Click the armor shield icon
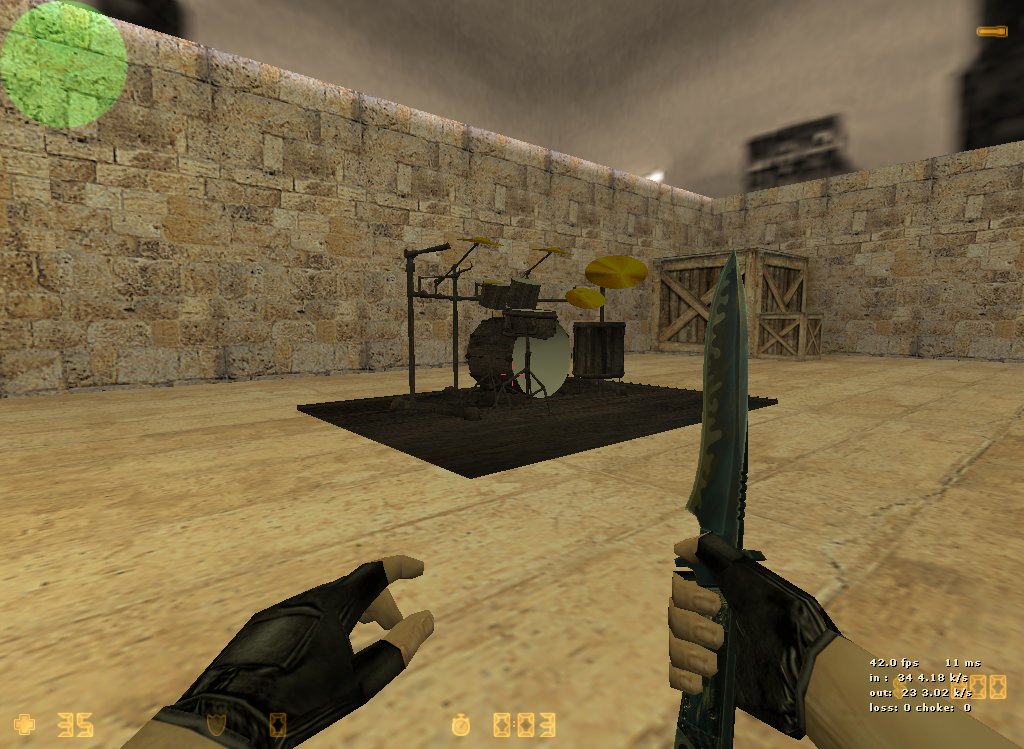Screen dimensions: 1024x749 [215, 723]
